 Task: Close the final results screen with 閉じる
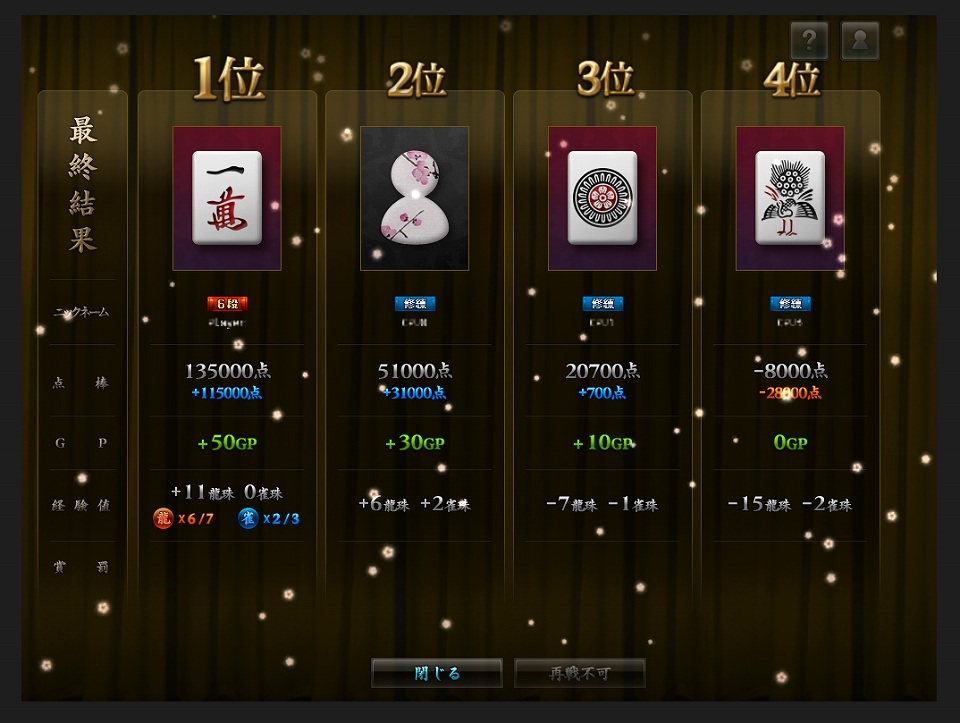coord(436,673)
